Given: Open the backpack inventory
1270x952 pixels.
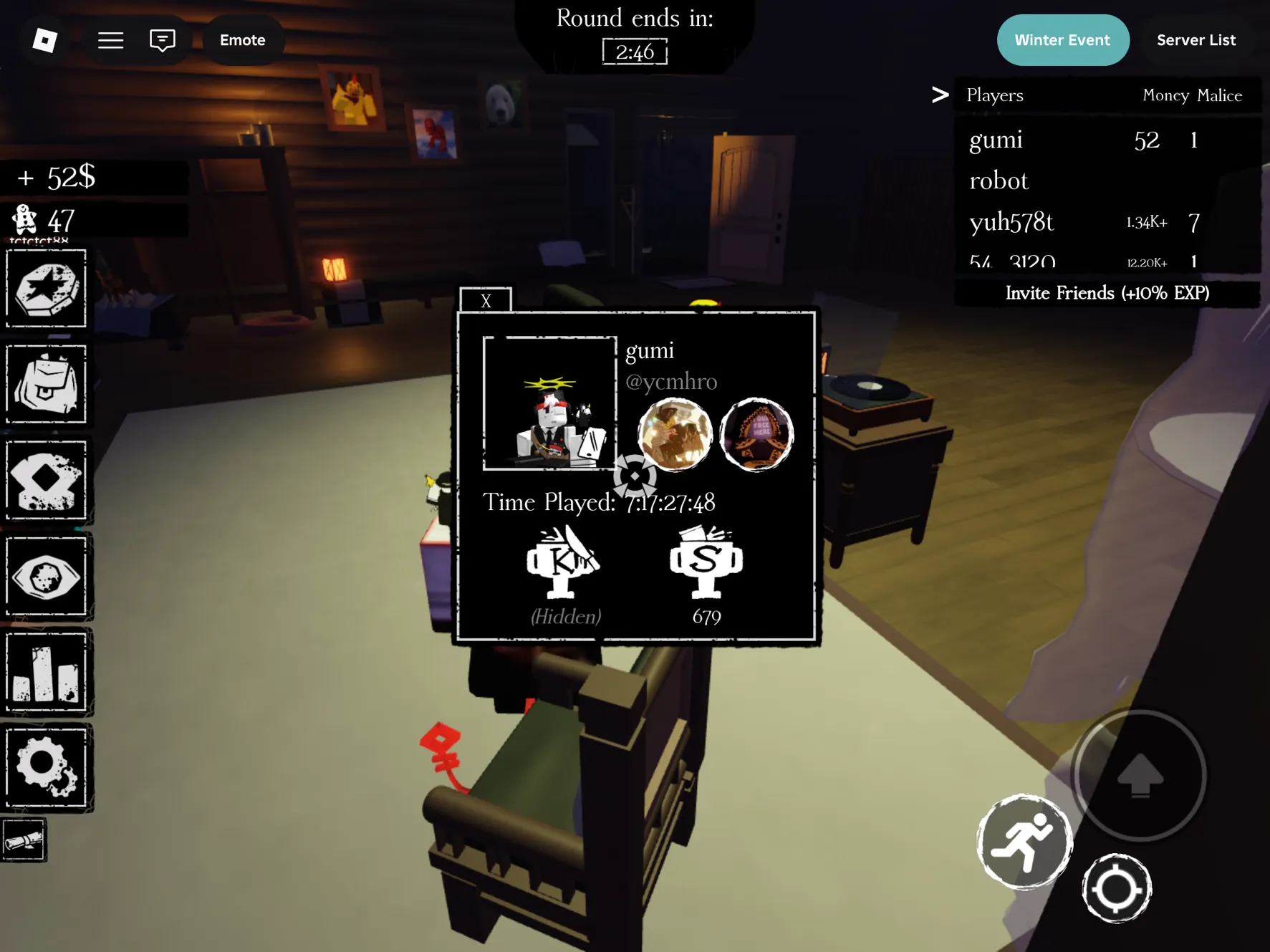Looking at the screenshot, I should (x=47, y=384).
